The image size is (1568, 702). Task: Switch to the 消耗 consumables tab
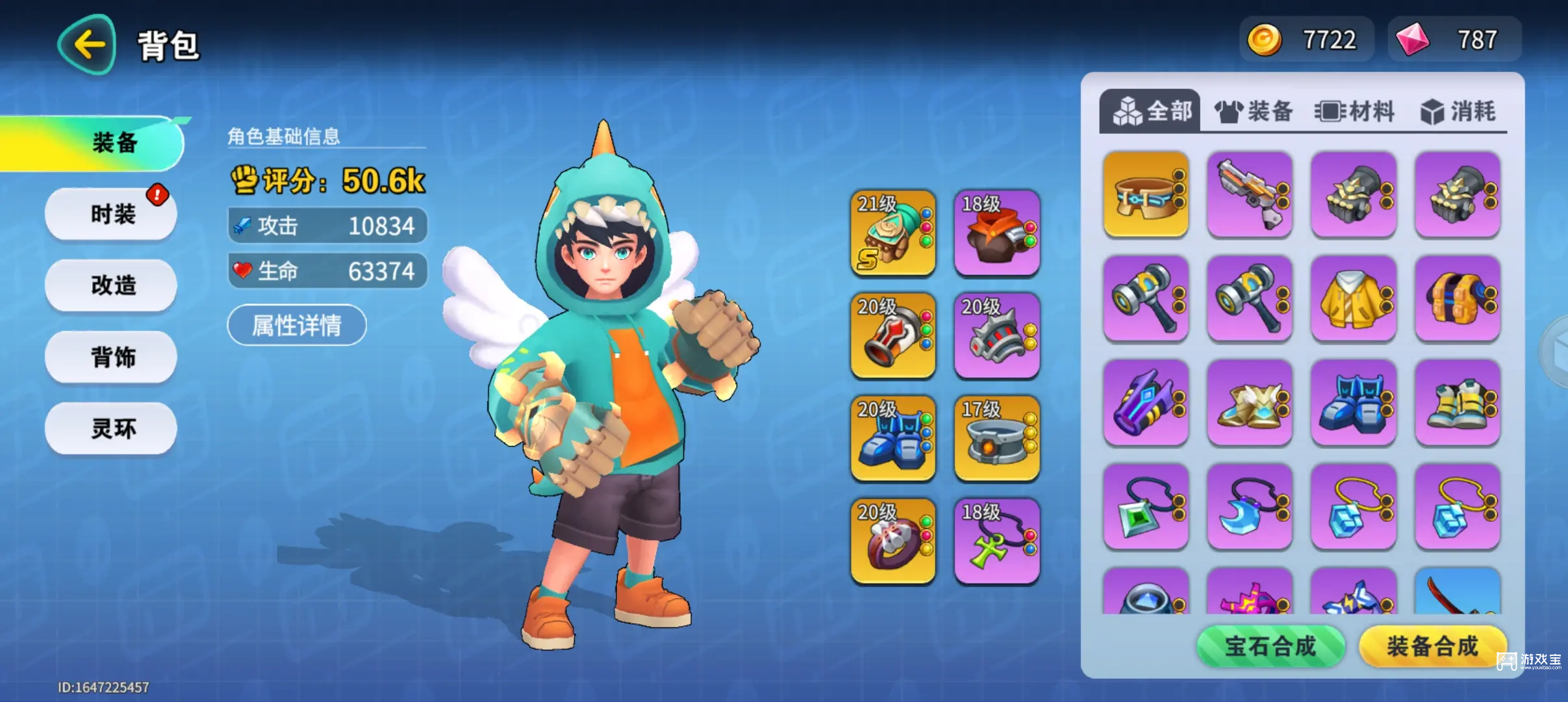pos(1458,112)
